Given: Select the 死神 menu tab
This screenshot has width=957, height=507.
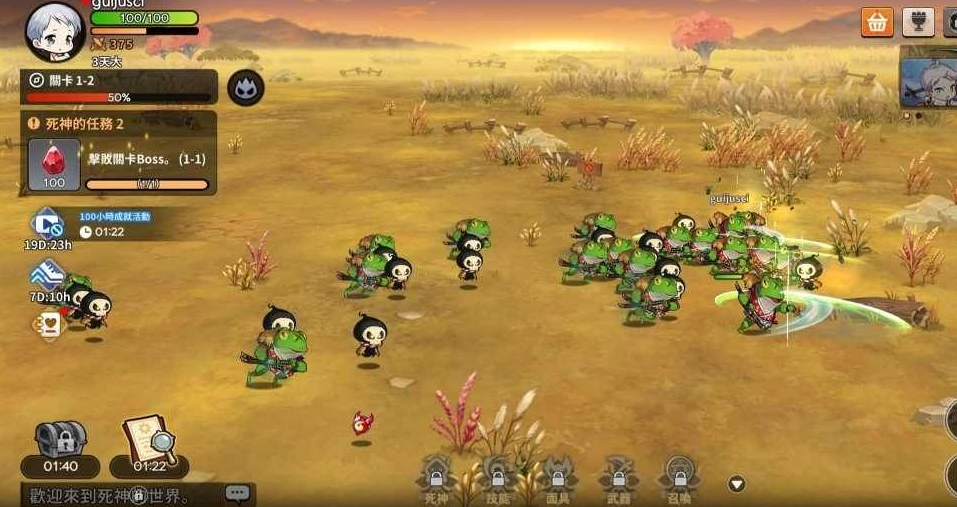Looking at the screenshot, I should (437, 478).
